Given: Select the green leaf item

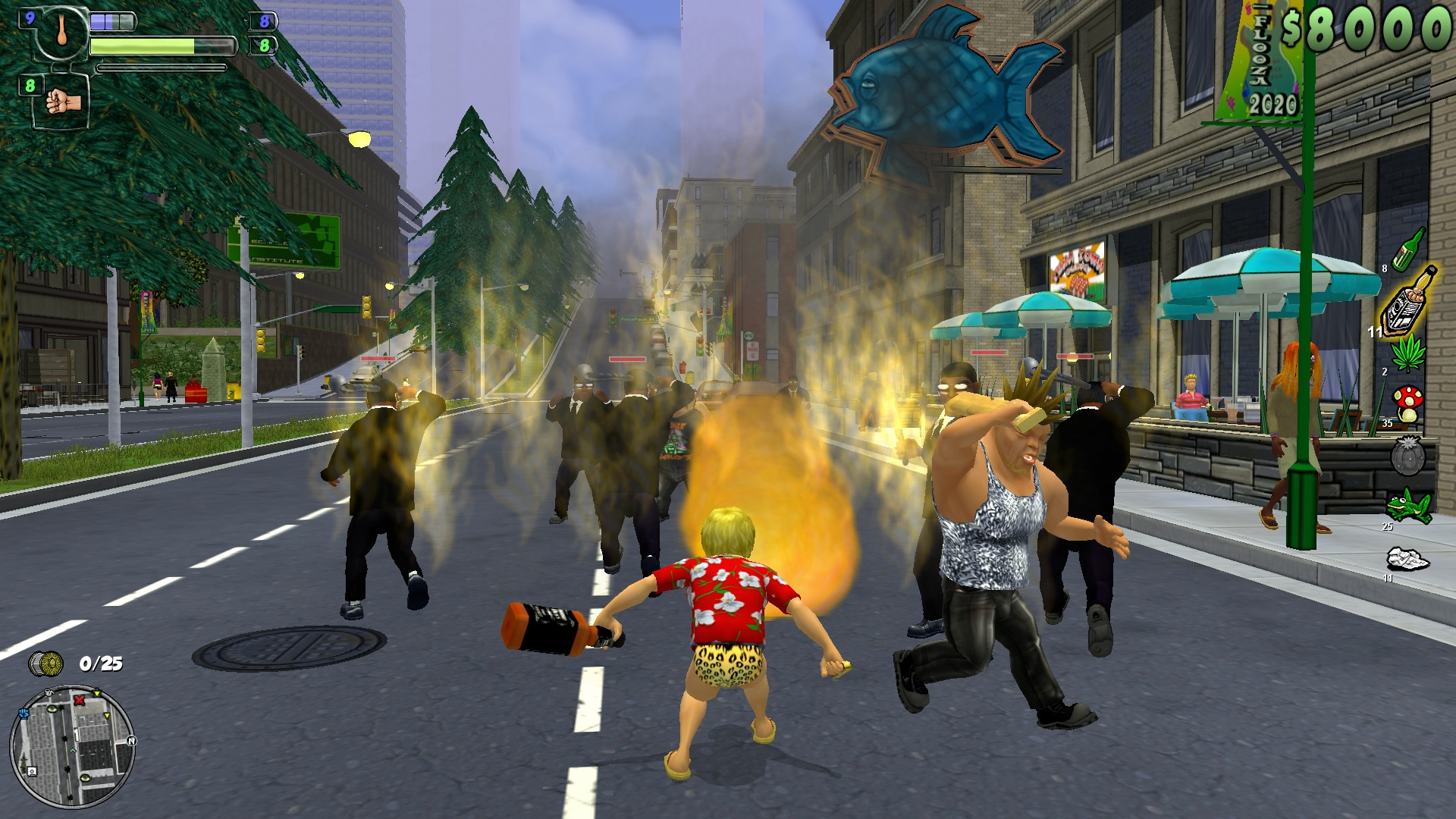Looking at the screenshot, I should click(1408, 355).
